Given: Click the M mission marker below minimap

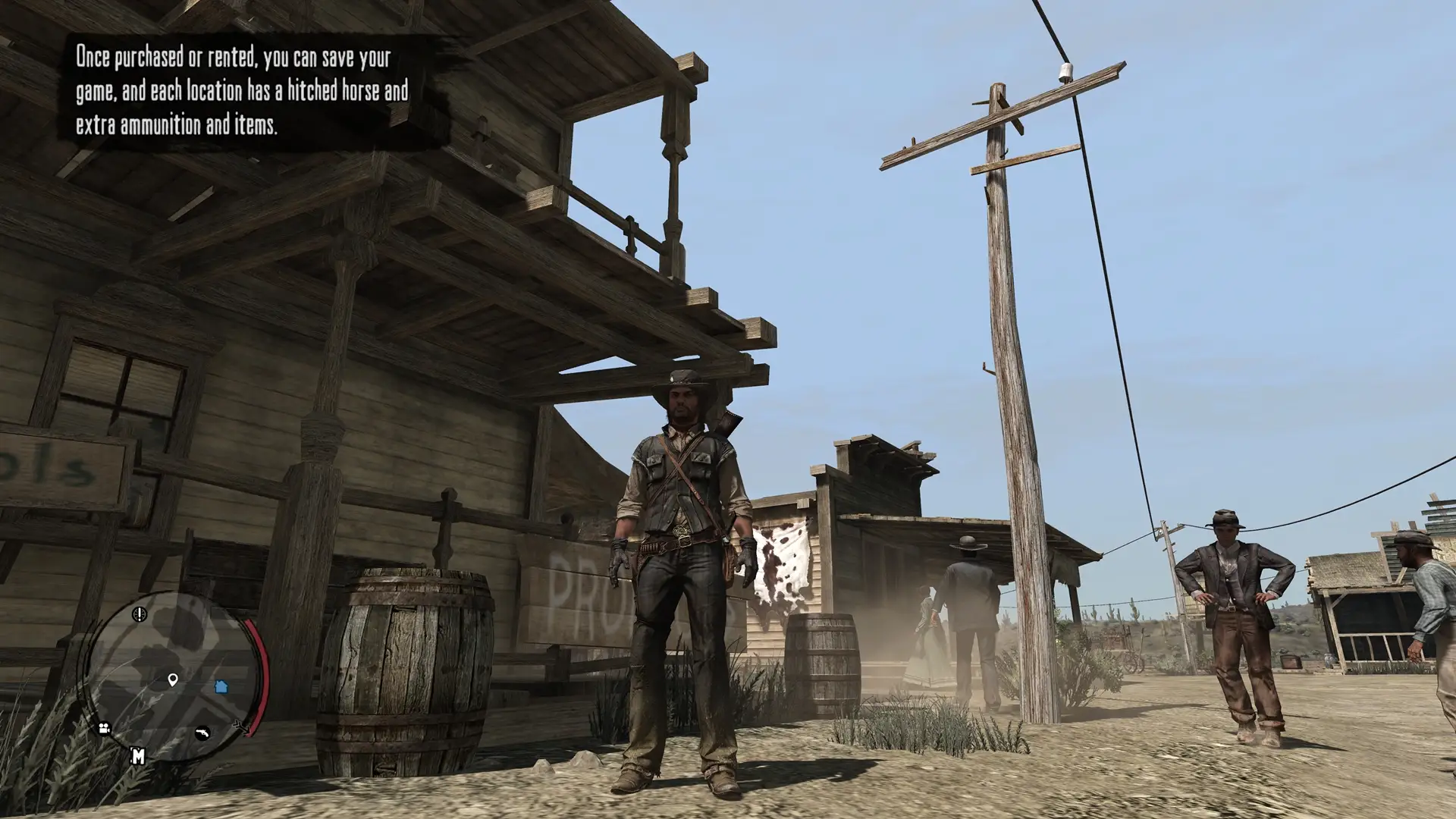Looking at the screenshot, I should [x=138, y=755].
